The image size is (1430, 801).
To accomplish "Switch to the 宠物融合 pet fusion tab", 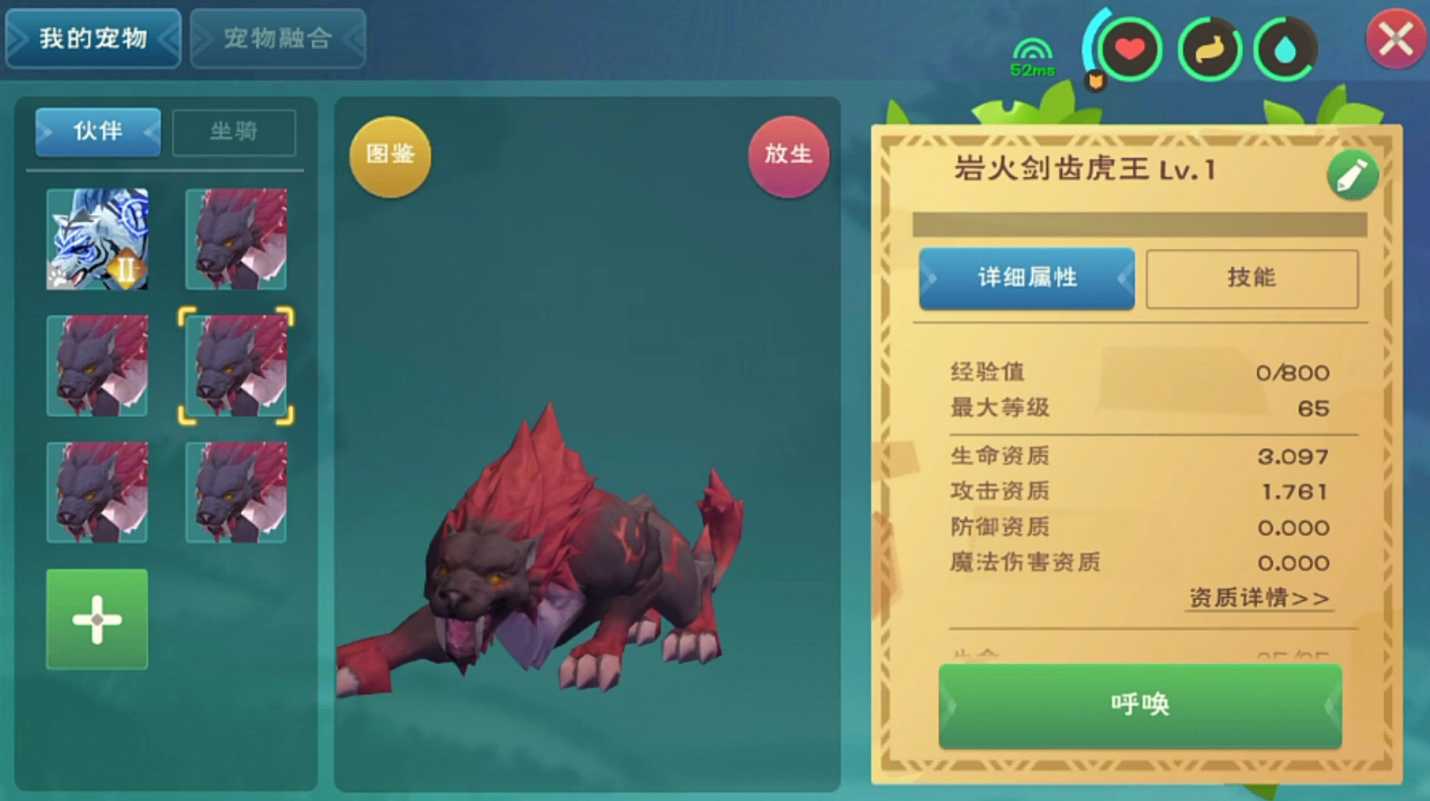I will point(277,40).
